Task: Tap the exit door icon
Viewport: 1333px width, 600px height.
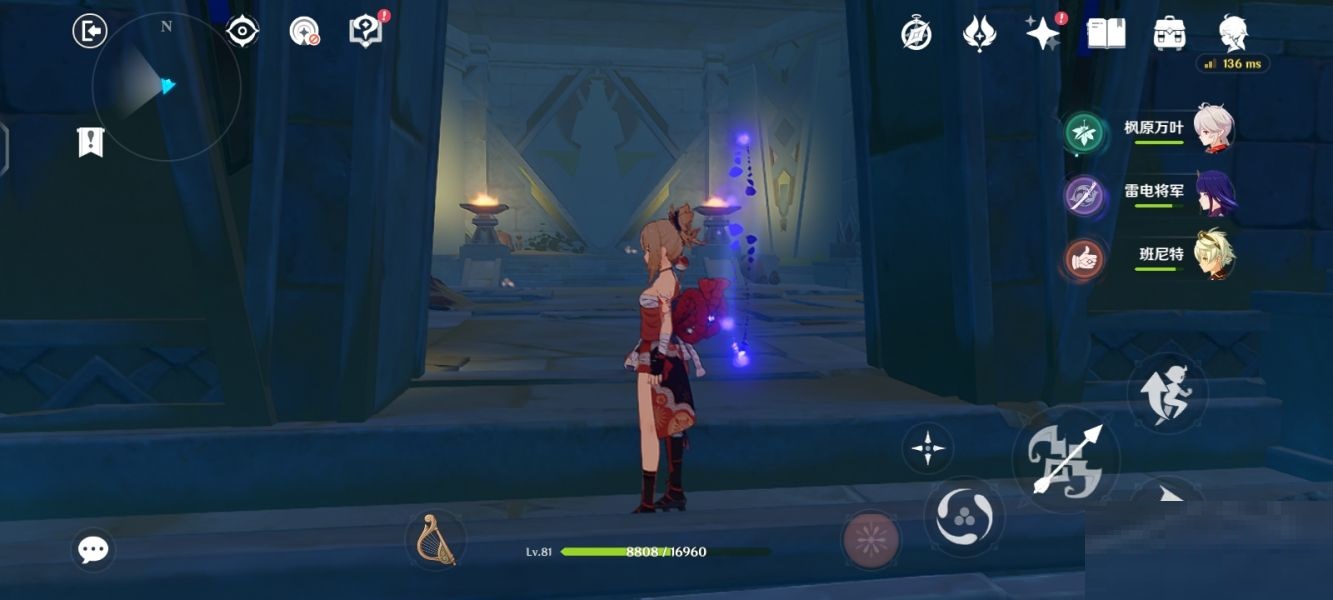Action: pos(90,32)
